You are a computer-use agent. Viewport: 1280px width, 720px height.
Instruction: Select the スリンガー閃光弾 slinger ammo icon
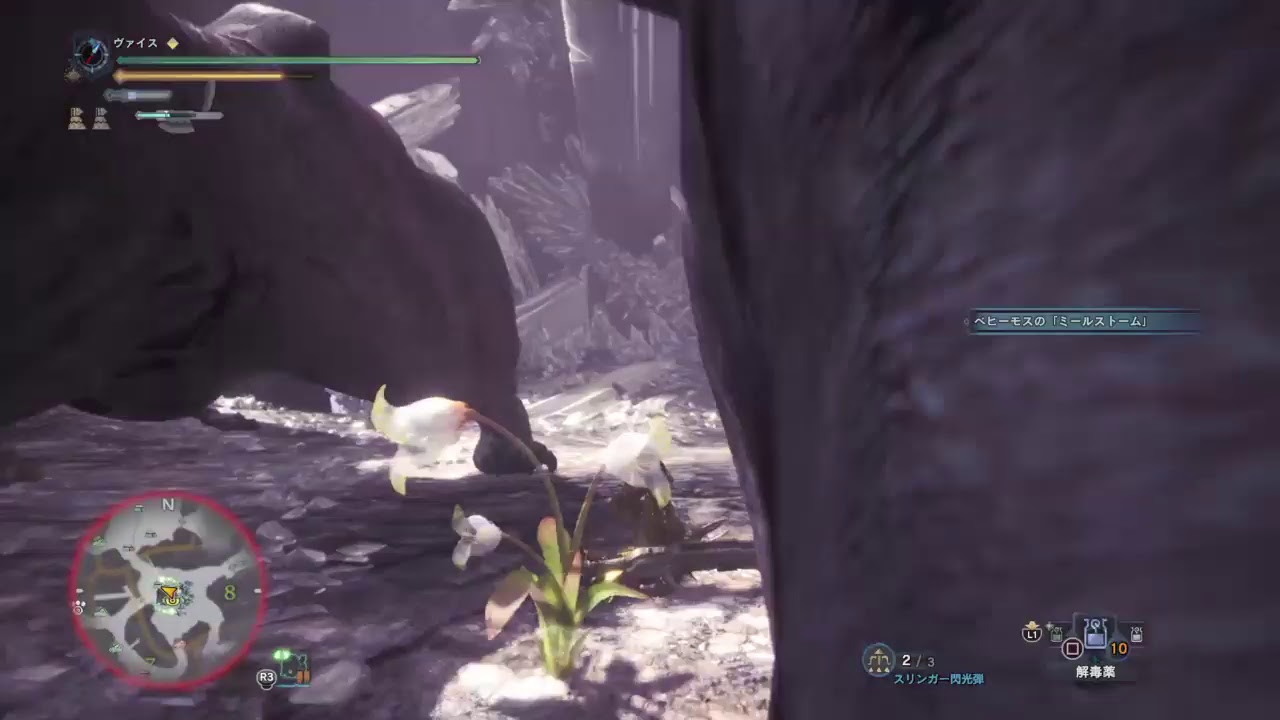[x=878, y=658]
